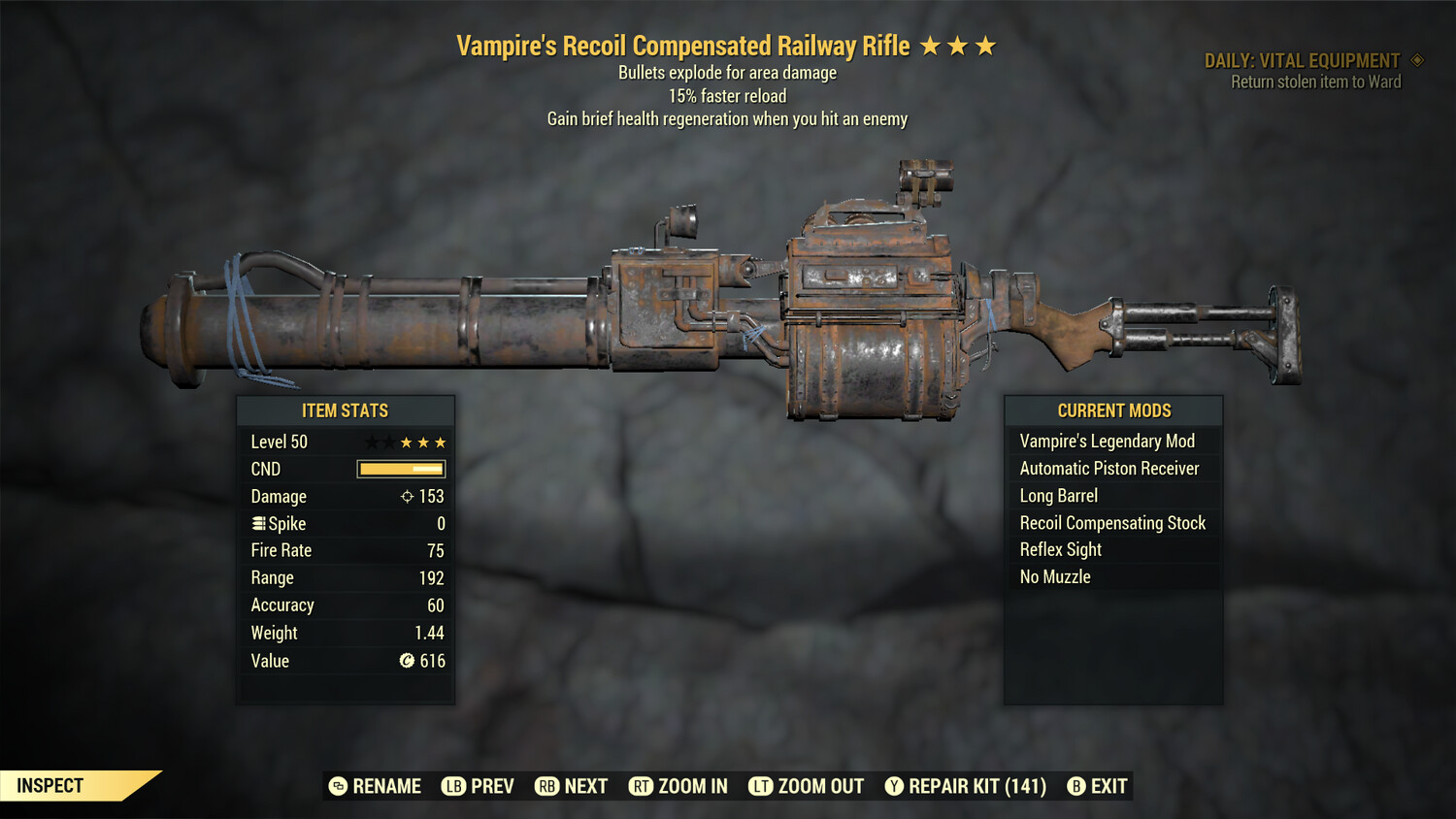Click the caps icon next to Value 616
1456x819 pixels.
point(405,661)
